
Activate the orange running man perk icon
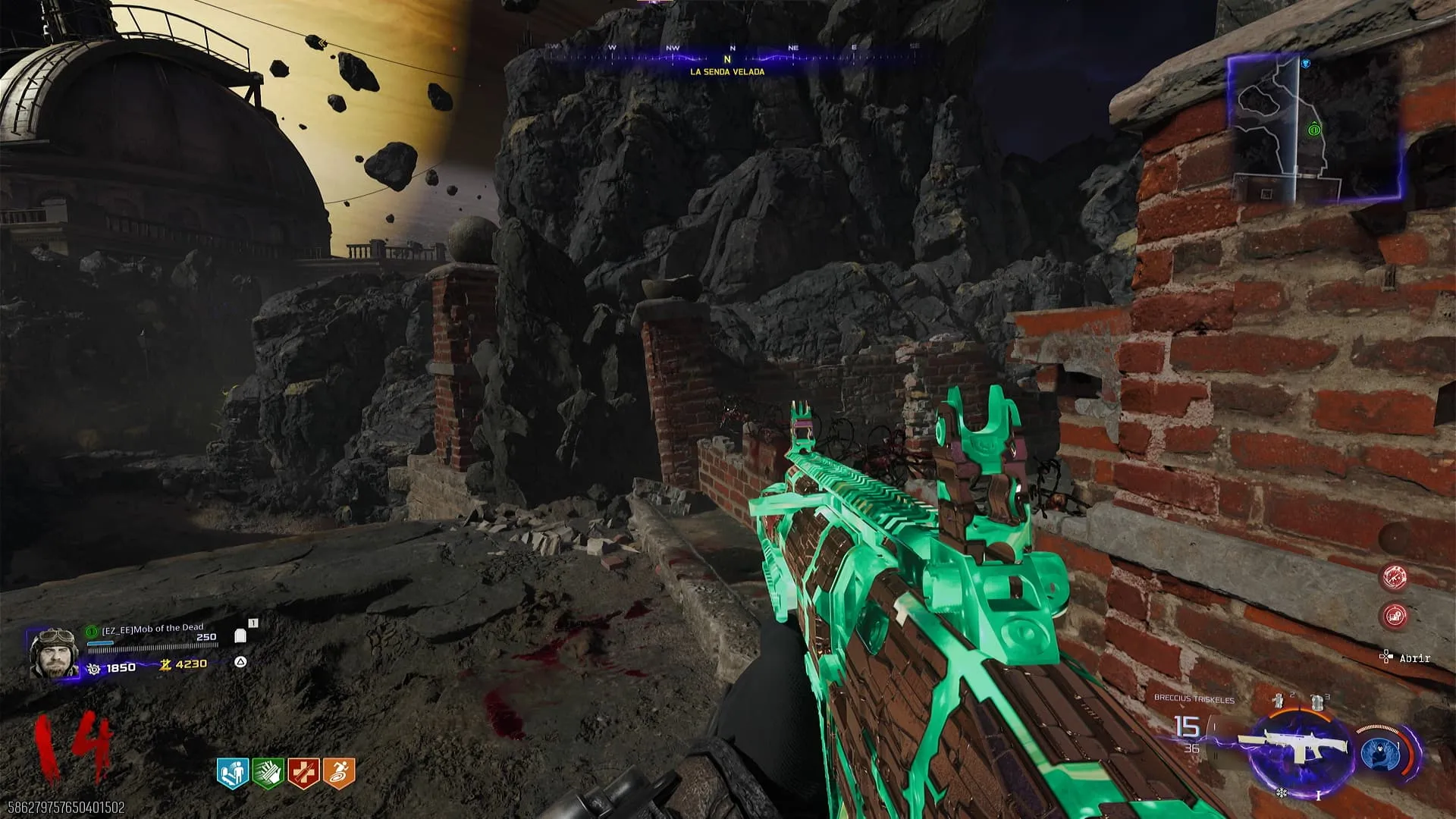338,773
